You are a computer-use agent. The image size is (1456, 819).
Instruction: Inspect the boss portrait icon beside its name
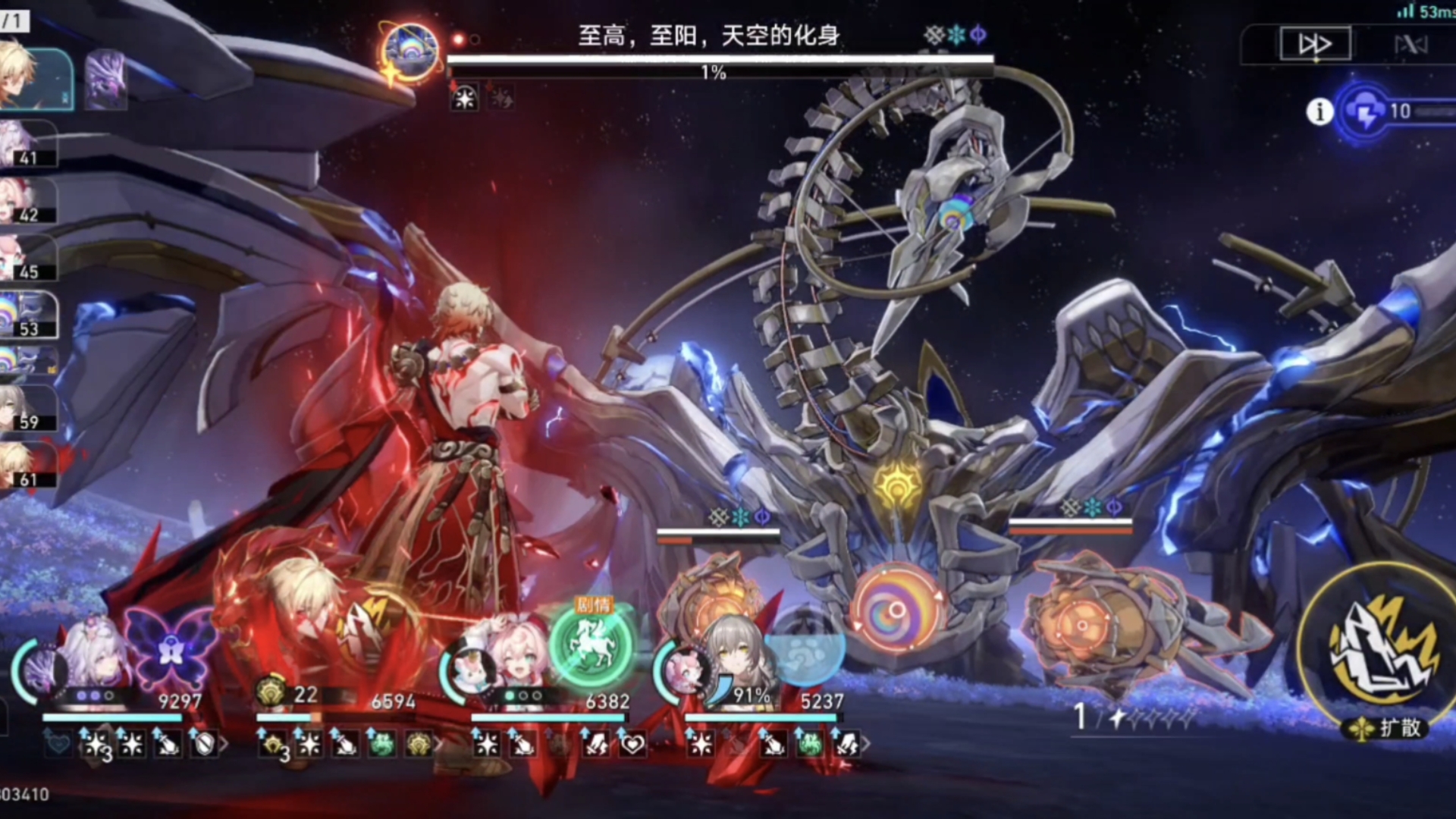click(x=410, y=52)
